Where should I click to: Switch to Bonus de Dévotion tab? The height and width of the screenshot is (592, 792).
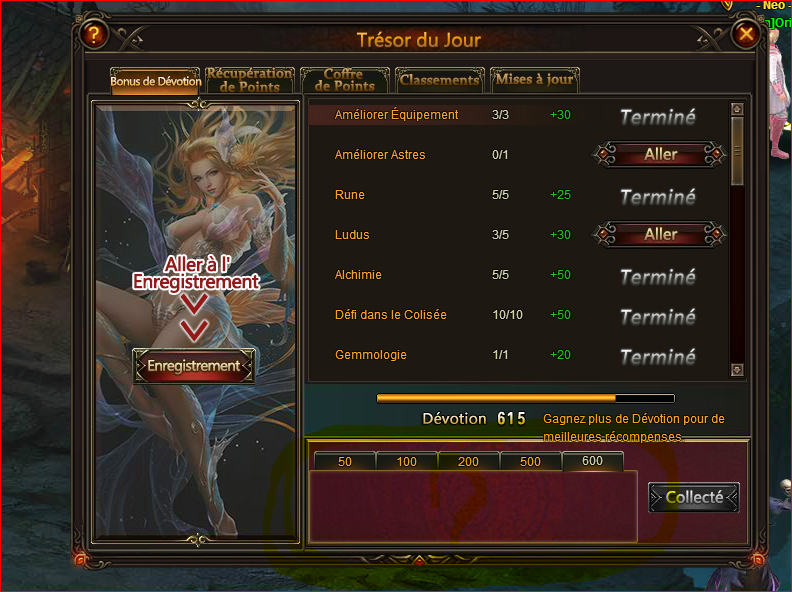155,81
